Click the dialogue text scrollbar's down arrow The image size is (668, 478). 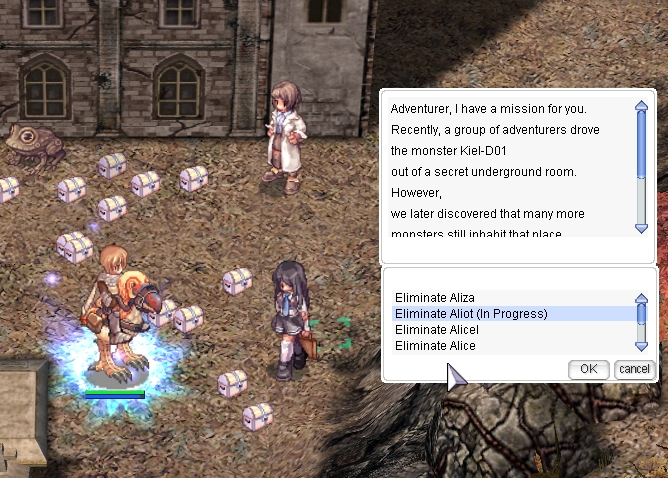coord(642,227)
